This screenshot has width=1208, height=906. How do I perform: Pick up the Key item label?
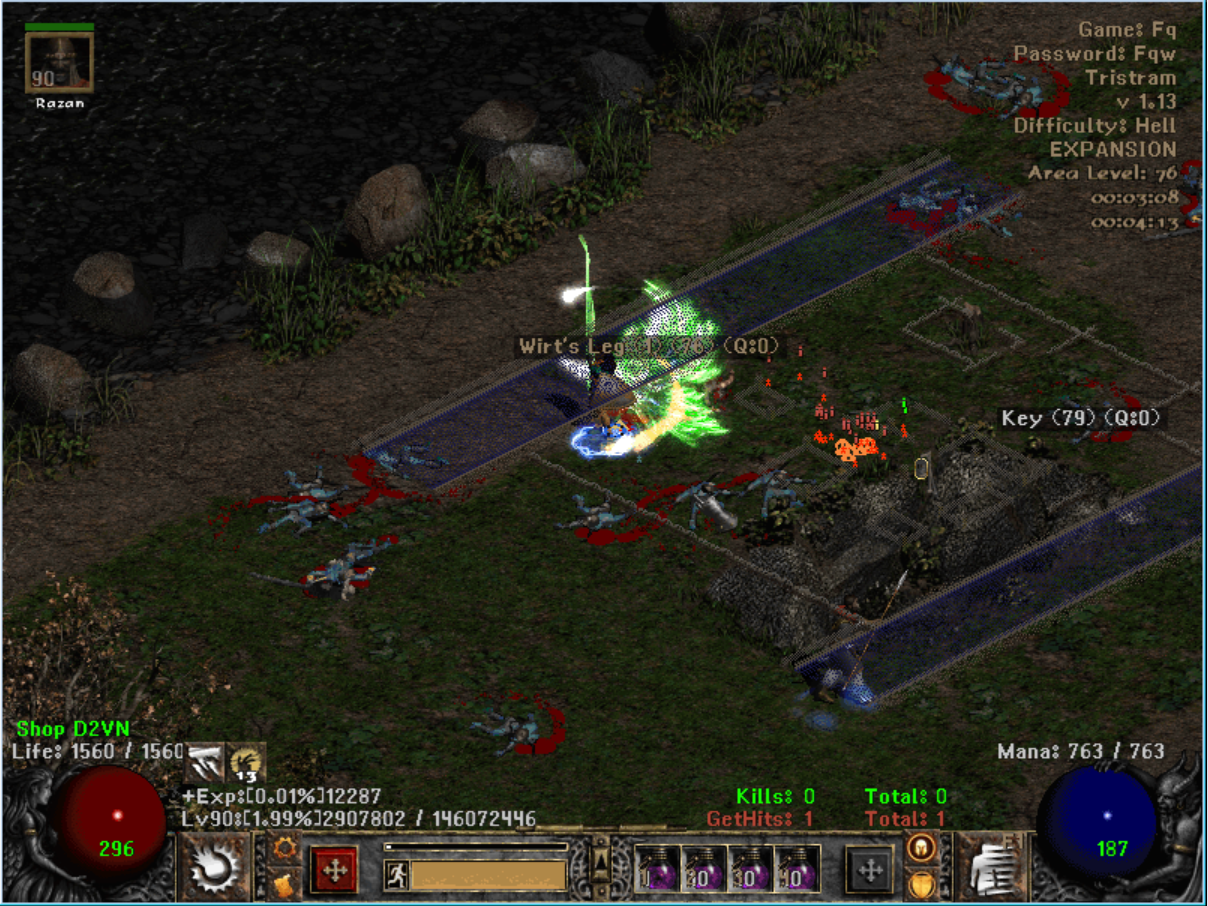pos(1082,419)
